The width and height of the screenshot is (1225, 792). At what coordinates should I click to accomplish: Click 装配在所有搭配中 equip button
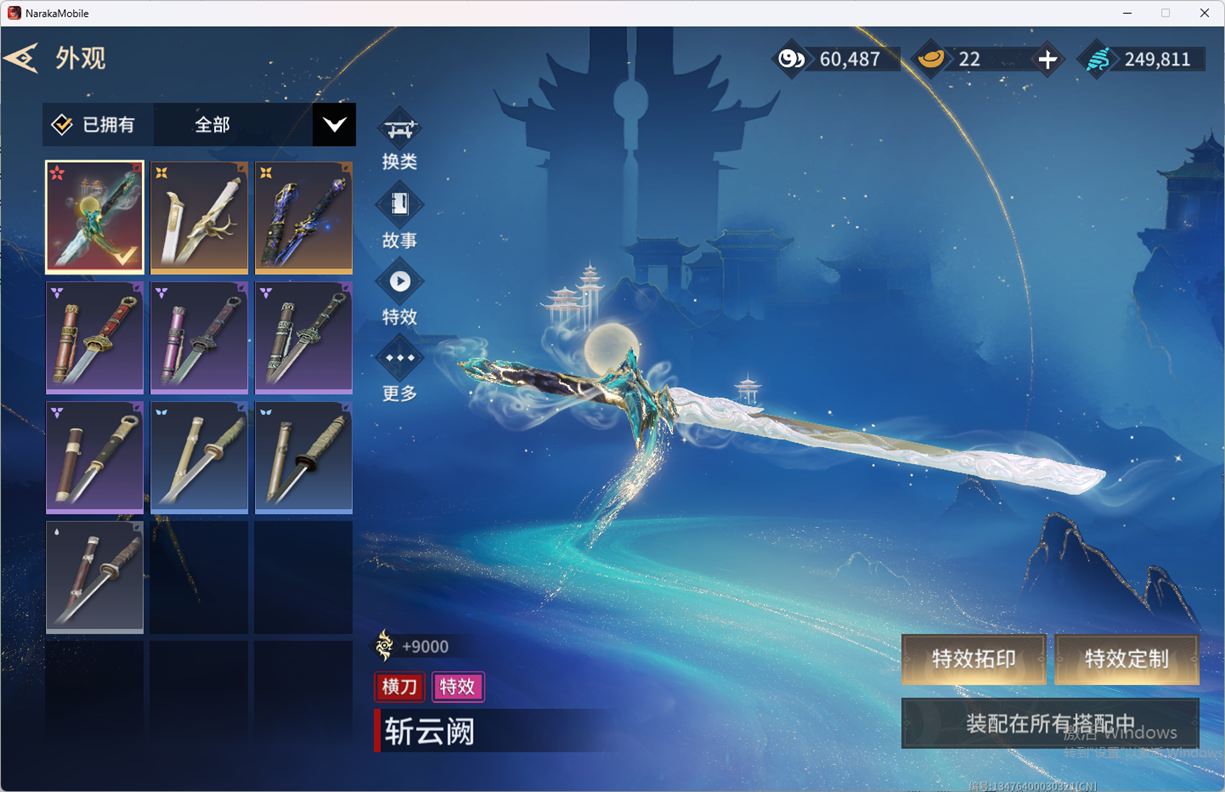coord(1050,723)
